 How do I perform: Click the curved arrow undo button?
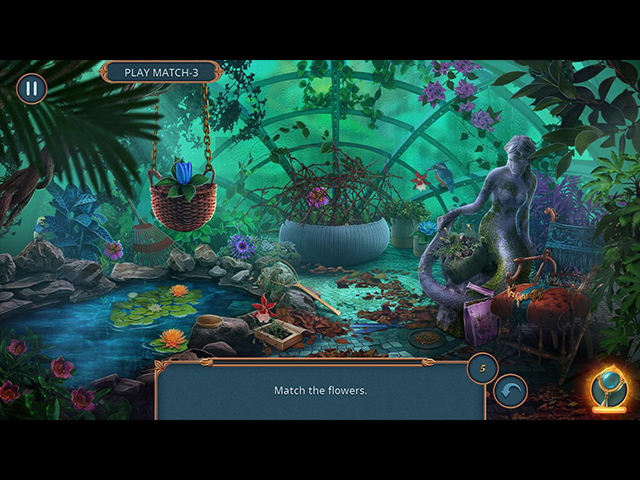511,390
